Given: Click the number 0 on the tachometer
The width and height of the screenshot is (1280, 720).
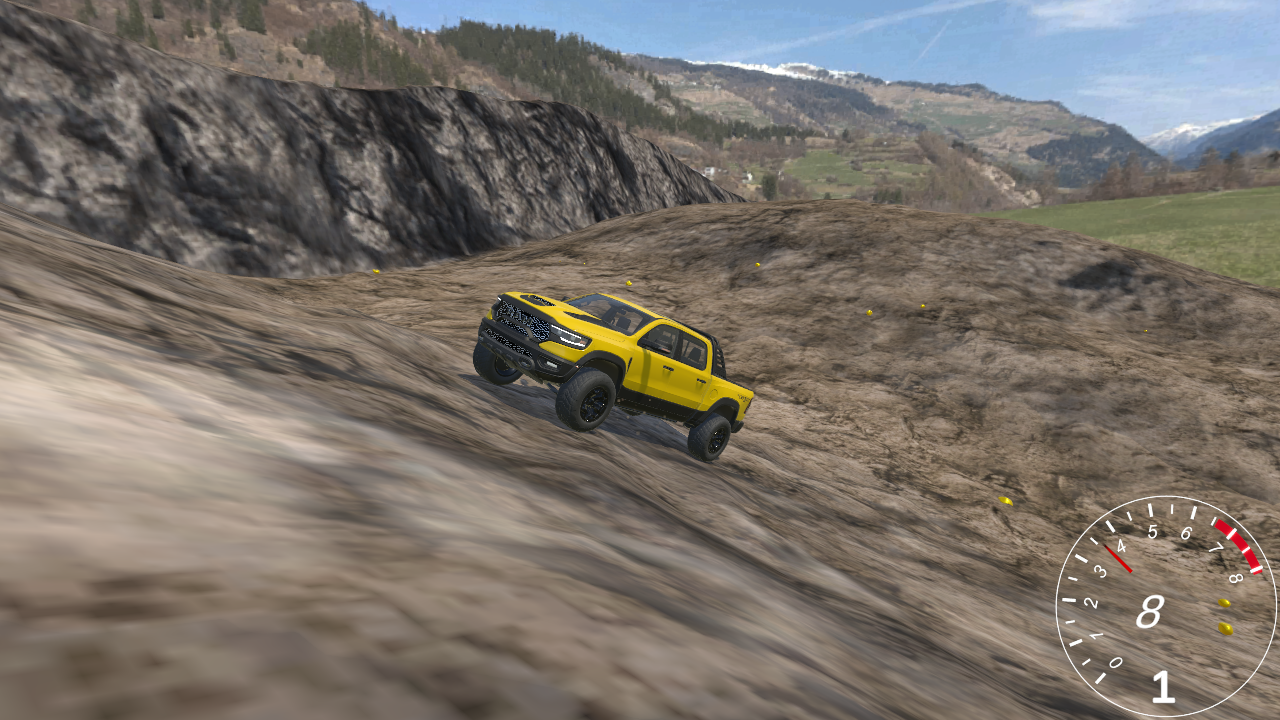Looking at the screenshot, I should (1115, 662).
